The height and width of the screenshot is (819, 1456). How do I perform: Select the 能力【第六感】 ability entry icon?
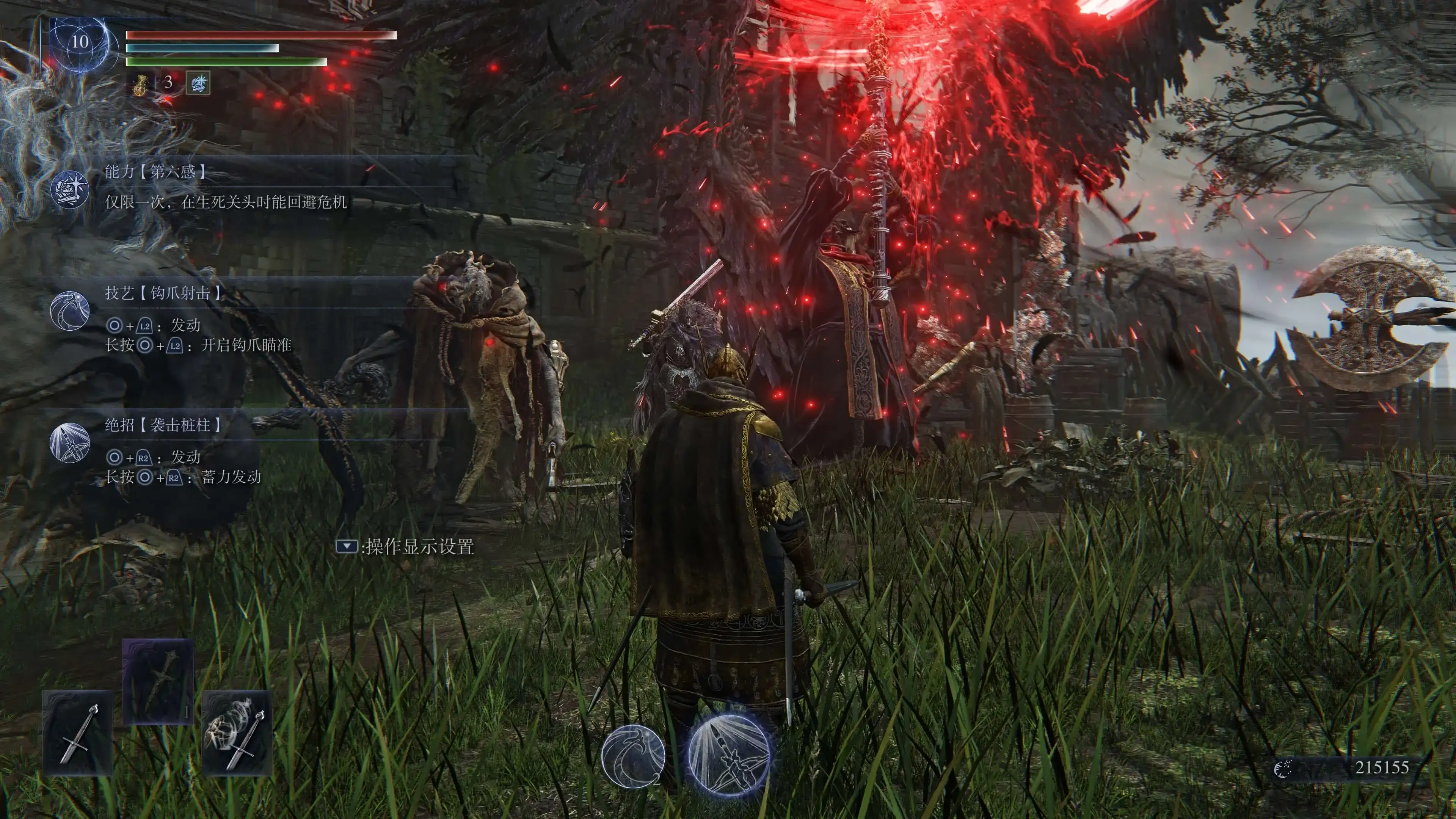[x=69, y=189]
